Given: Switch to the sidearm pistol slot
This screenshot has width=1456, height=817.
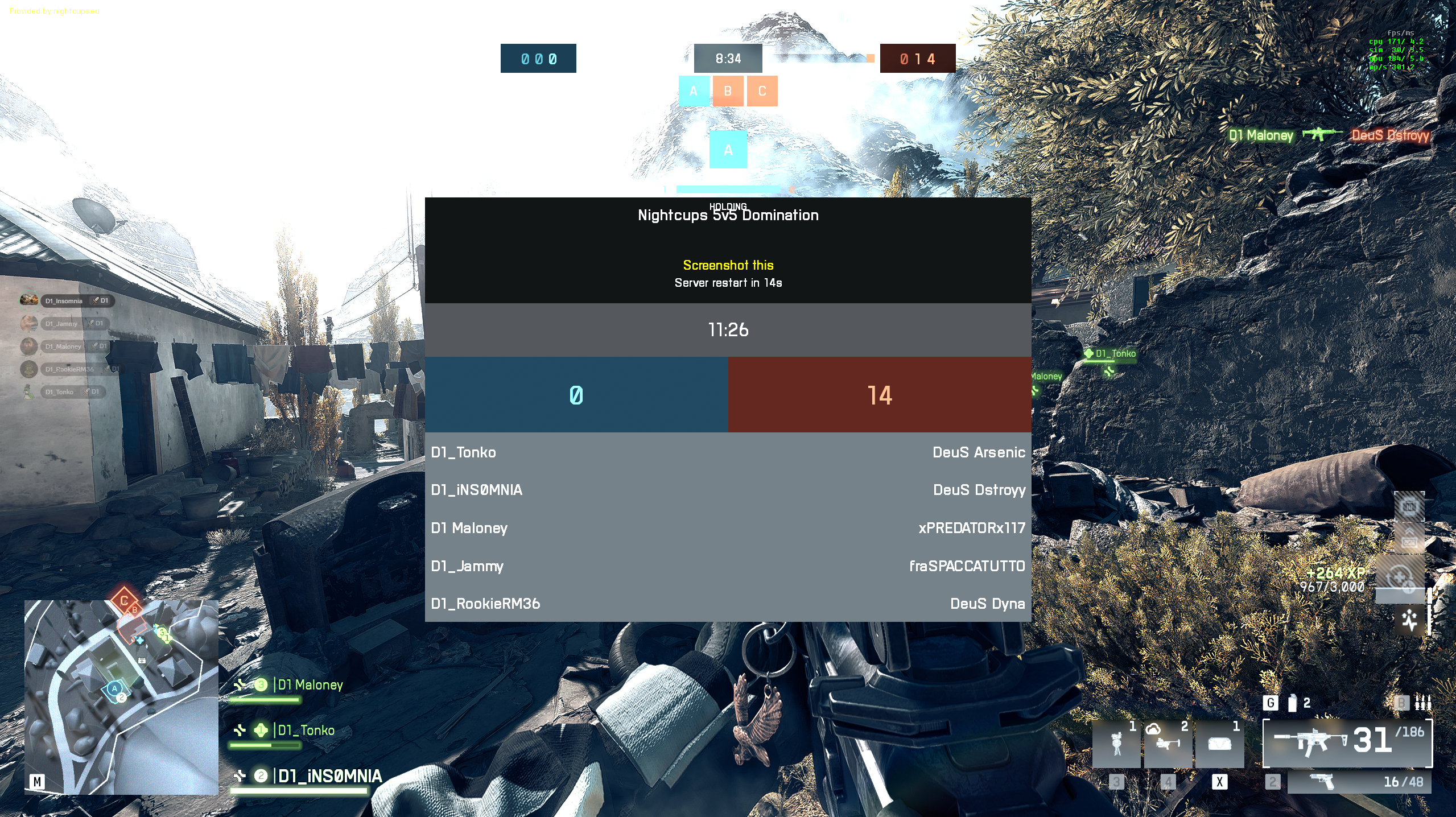Looking at the screenshot, I should coord(1359,782).
